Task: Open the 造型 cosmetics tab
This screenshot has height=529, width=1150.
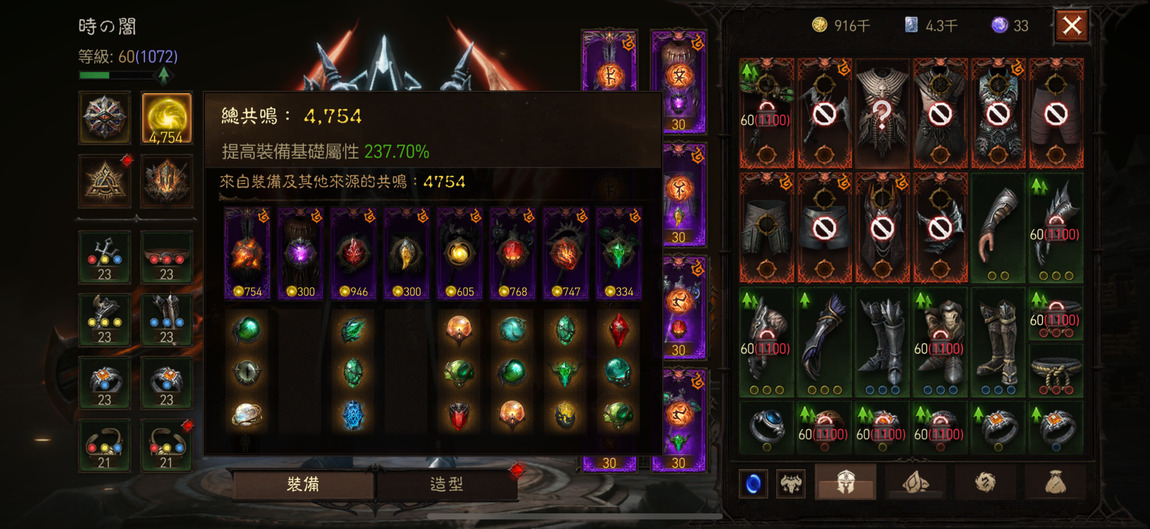Action: click(x=446, y=485)
